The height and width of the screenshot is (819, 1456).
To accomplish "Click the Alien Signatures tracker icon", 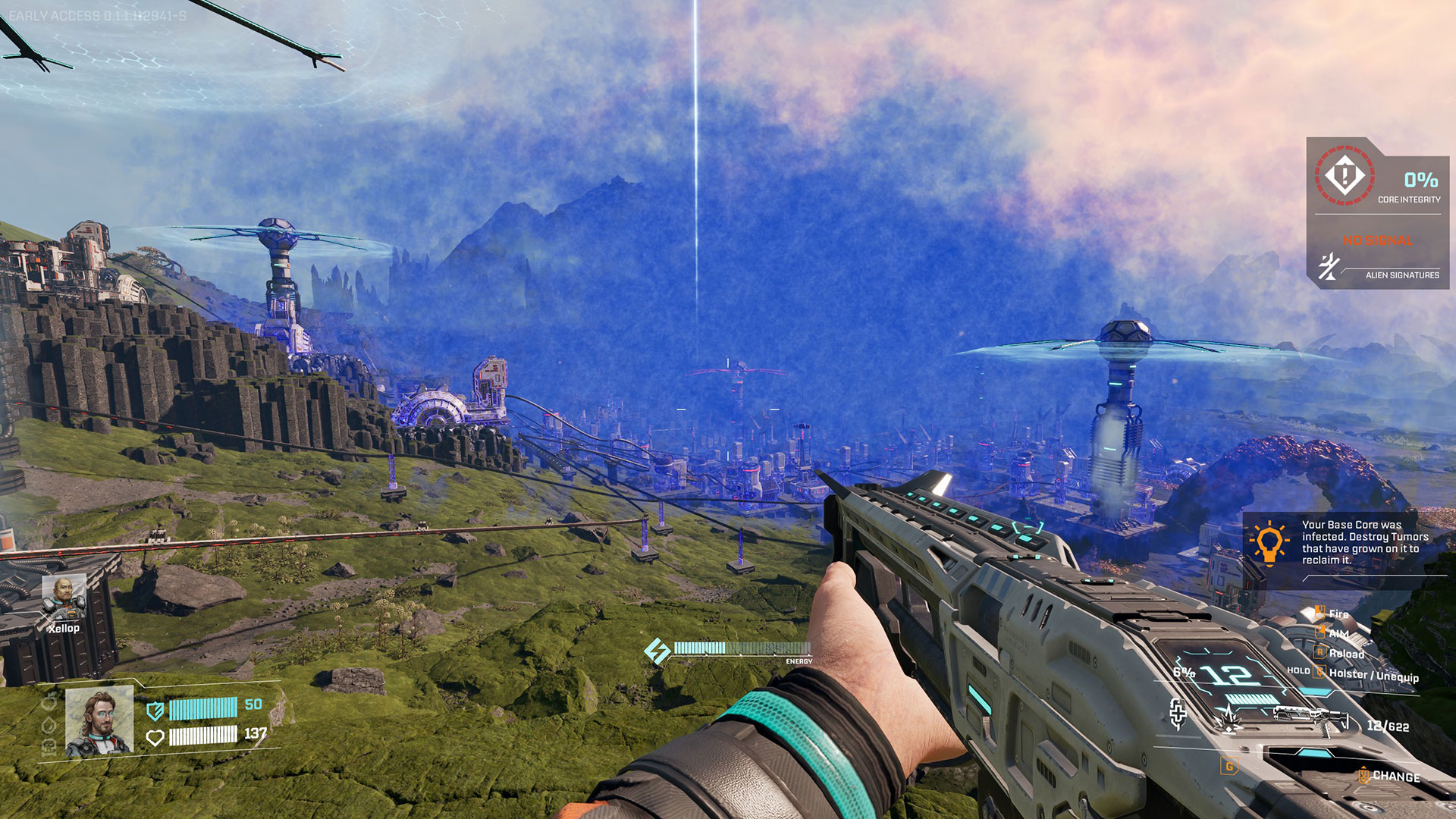I will (x=1329, y=268).
